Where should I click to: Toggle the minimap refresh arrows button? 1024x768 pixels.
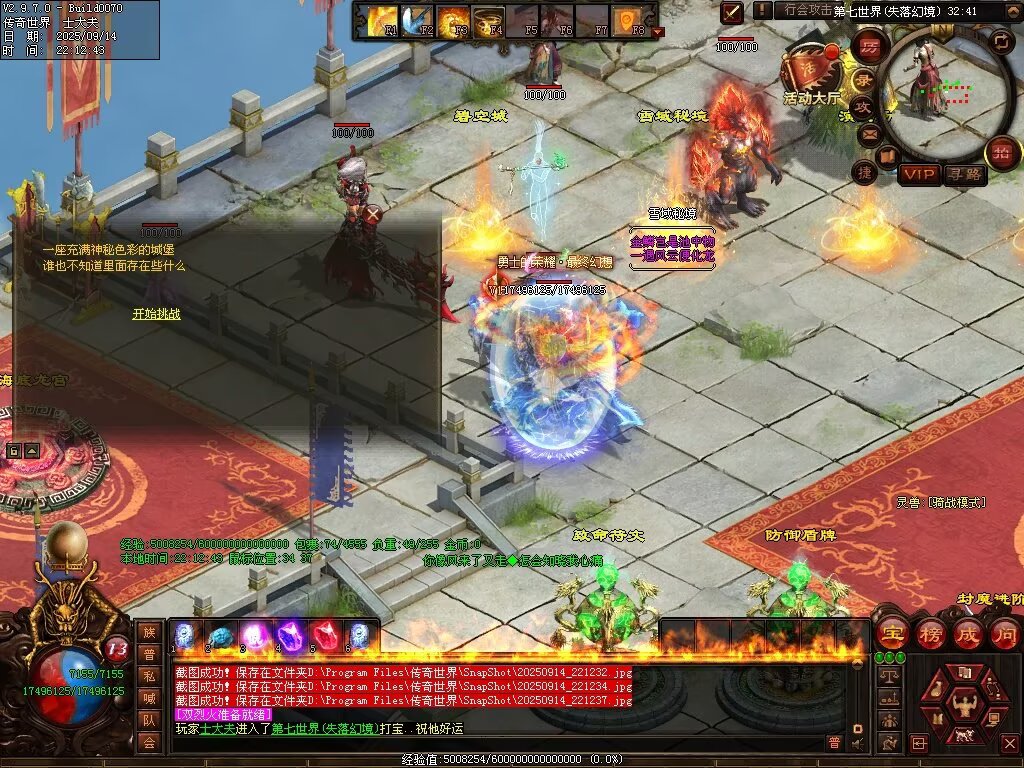coord(1001,41)
